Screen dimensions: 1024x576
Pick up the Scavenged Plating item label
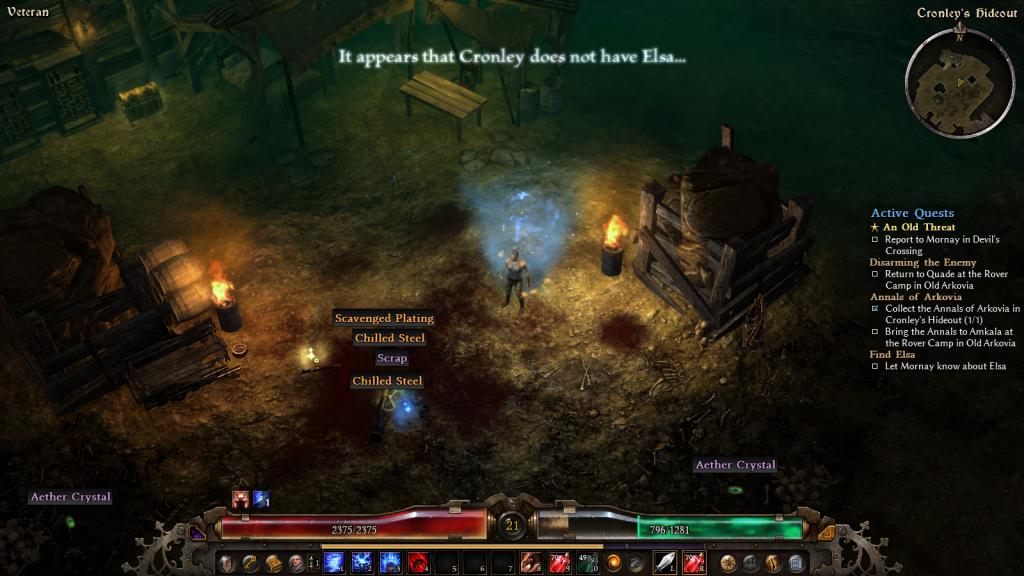click(384, 318)
